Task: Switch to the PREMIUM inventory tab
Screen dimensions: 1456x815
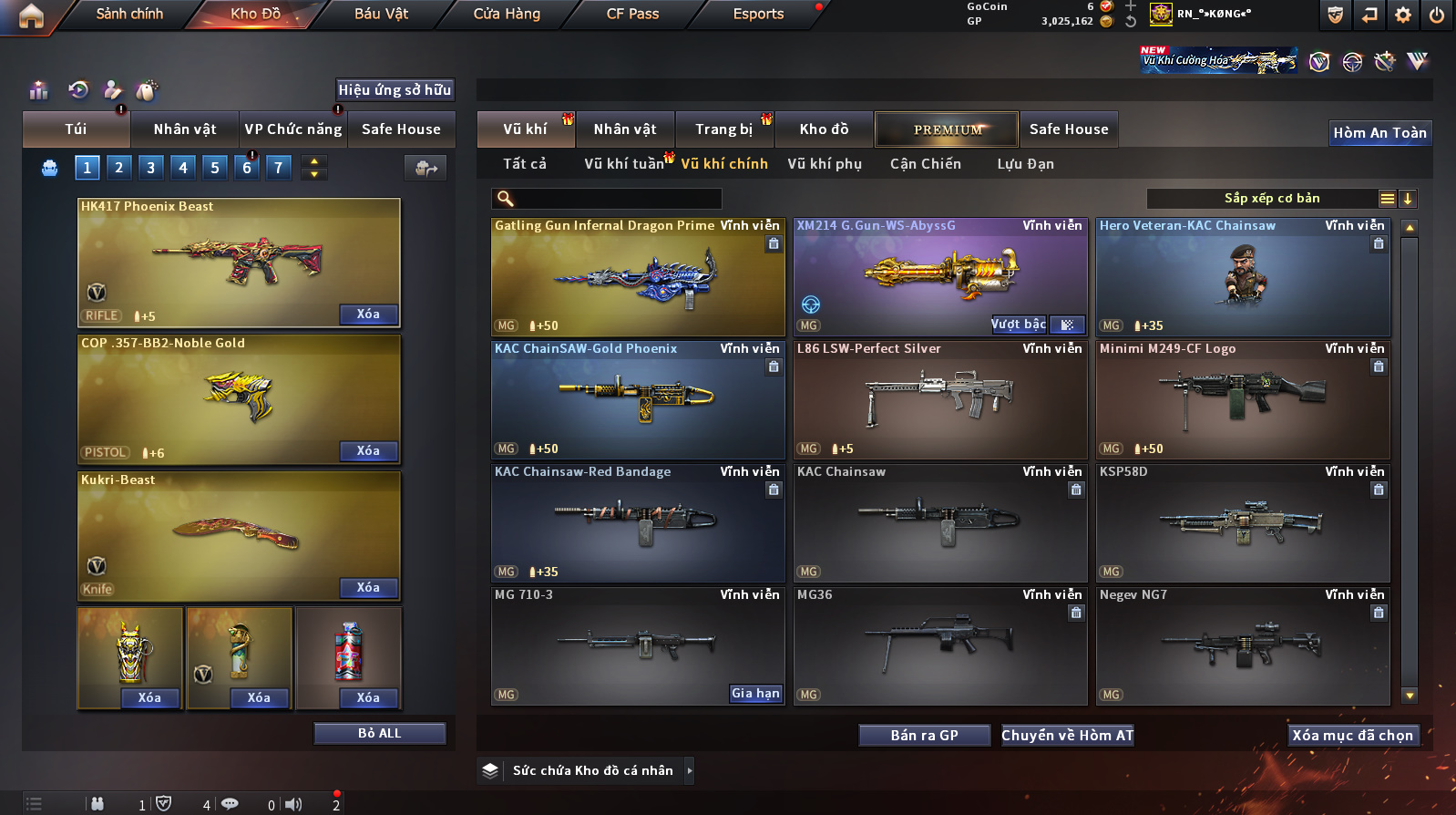Action: coord(948,129)
